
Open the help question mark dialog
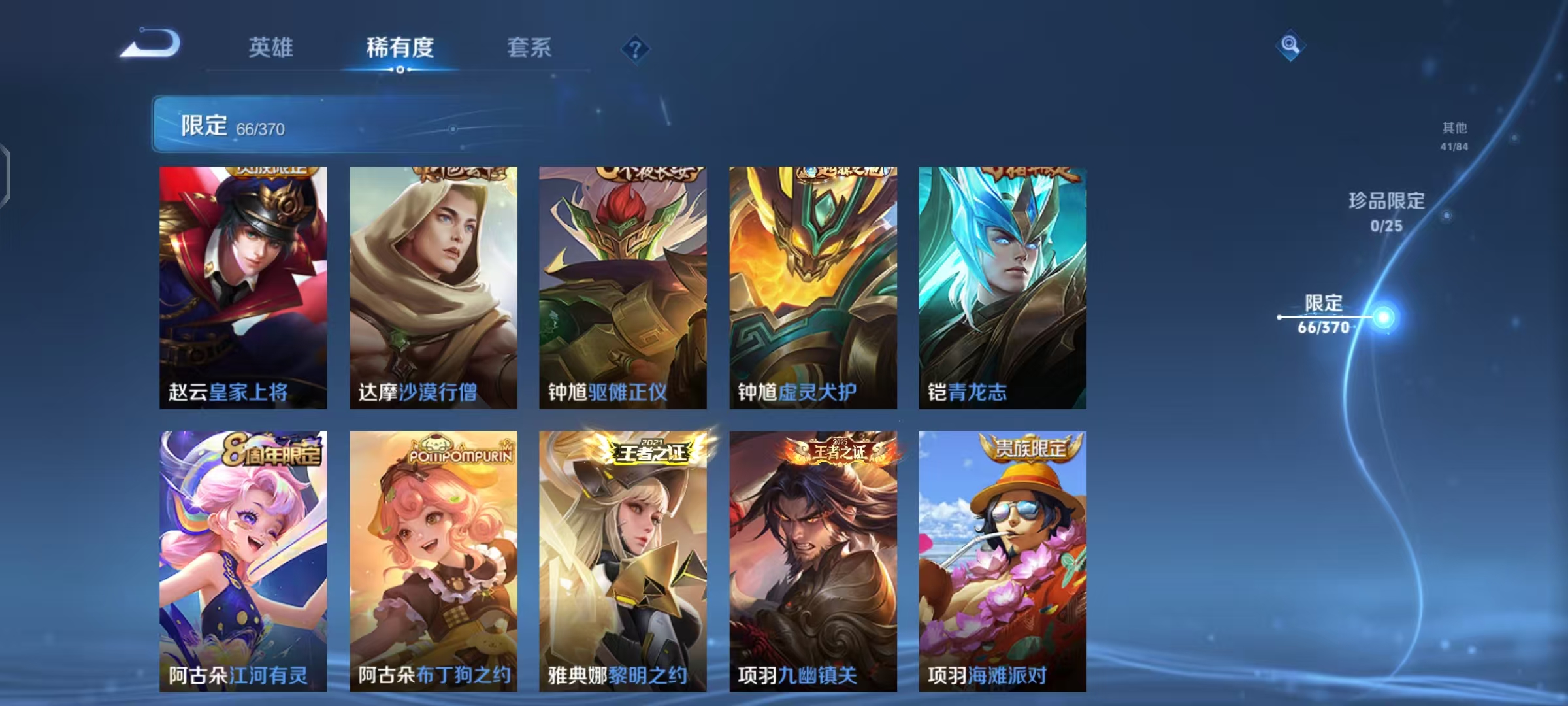[635, 49]
